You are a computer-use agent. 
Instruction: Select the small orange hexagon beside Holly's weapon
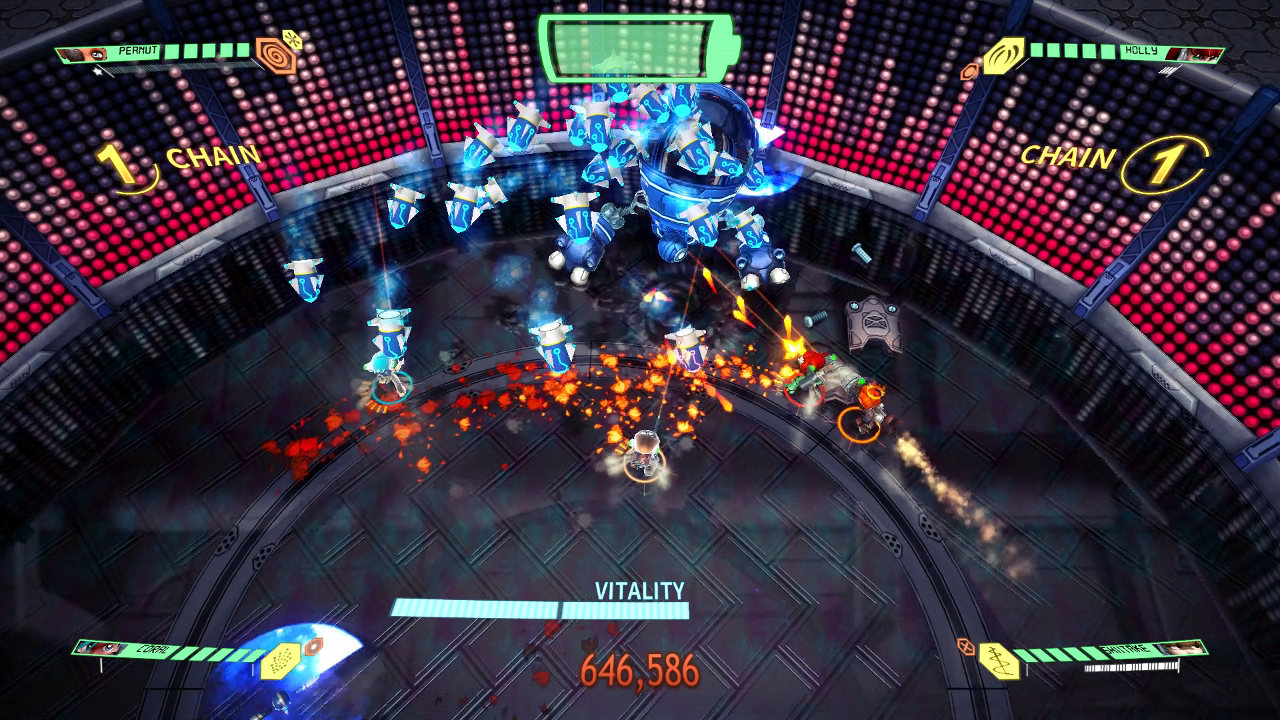point(971,71)
